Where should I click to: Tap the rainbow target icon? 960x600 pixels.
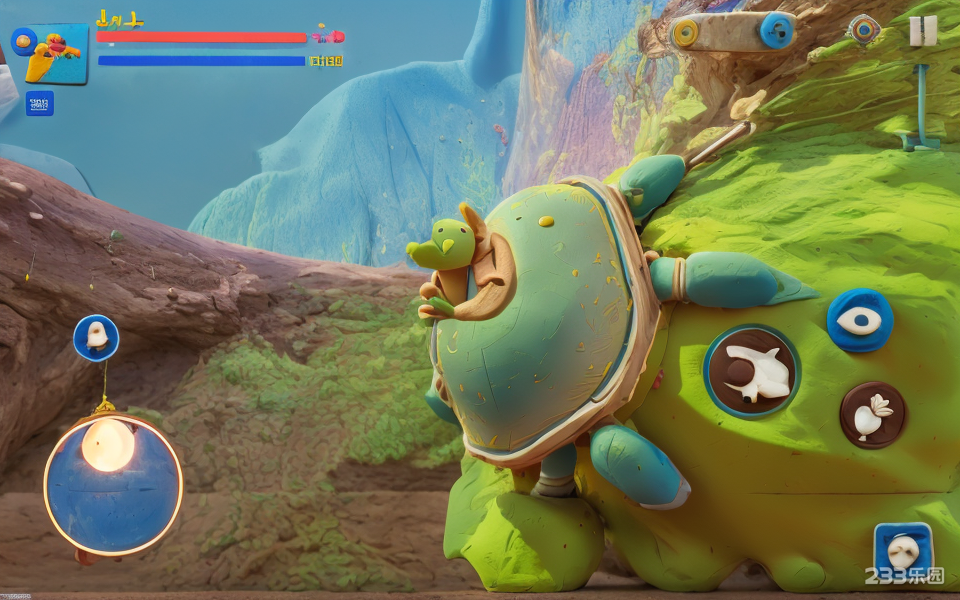[x=864, y=29]
